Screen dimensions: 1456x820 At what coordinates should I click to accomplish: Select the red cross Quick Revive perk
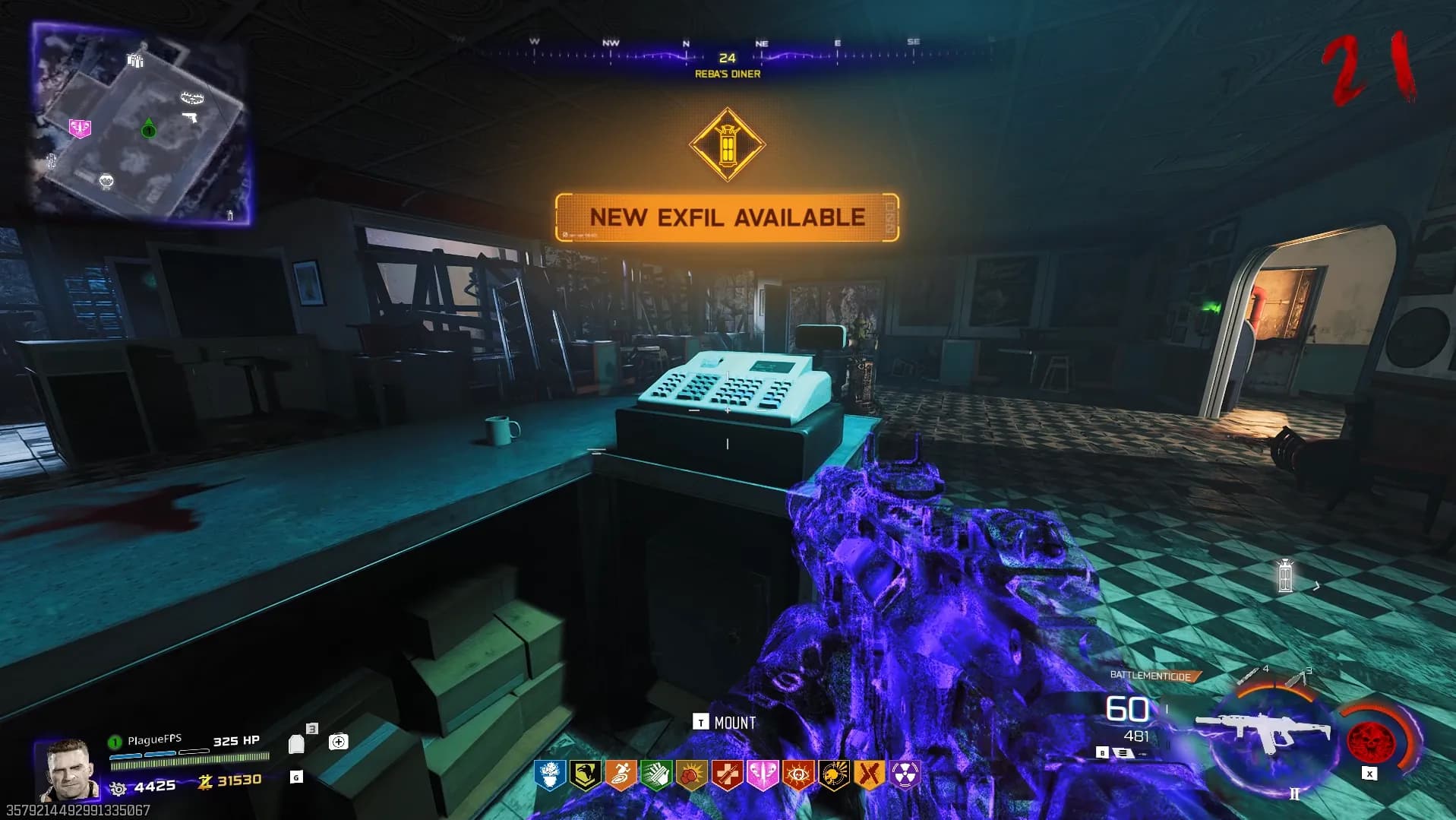click(728, 774)
